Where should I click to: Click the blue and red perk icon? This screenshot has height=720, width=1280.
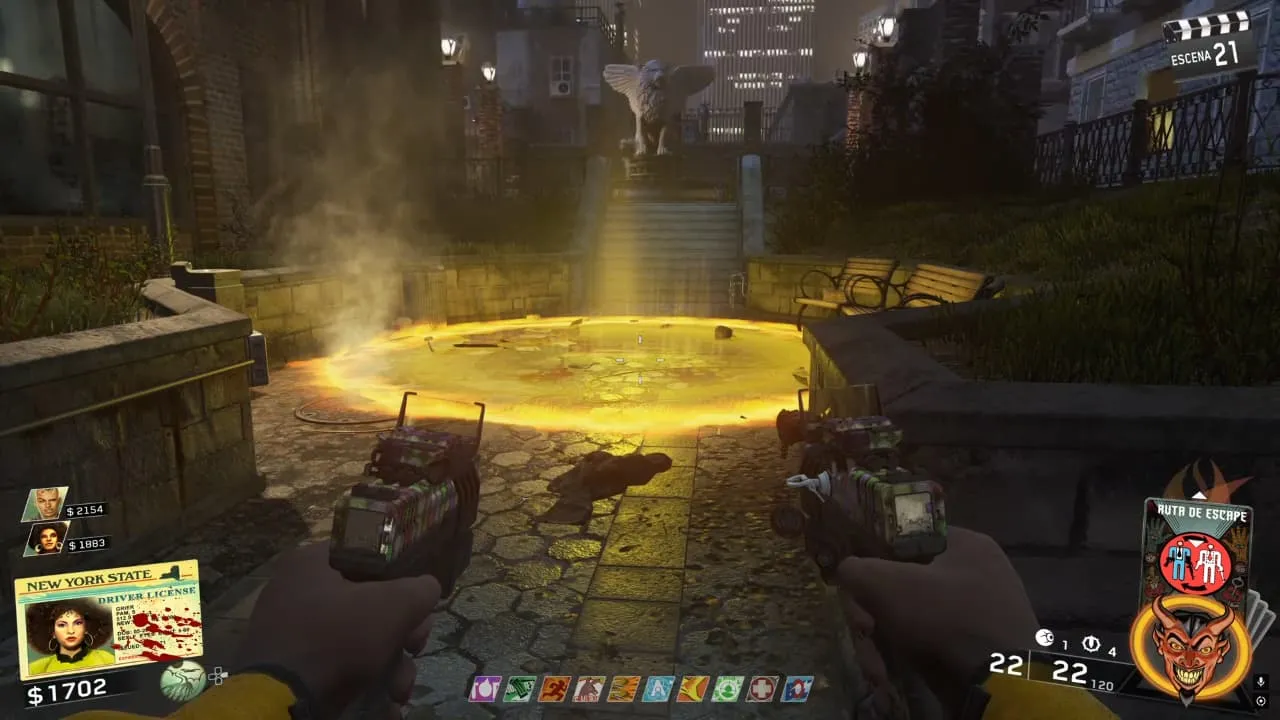pyautogui.click(x=798, y=688)
